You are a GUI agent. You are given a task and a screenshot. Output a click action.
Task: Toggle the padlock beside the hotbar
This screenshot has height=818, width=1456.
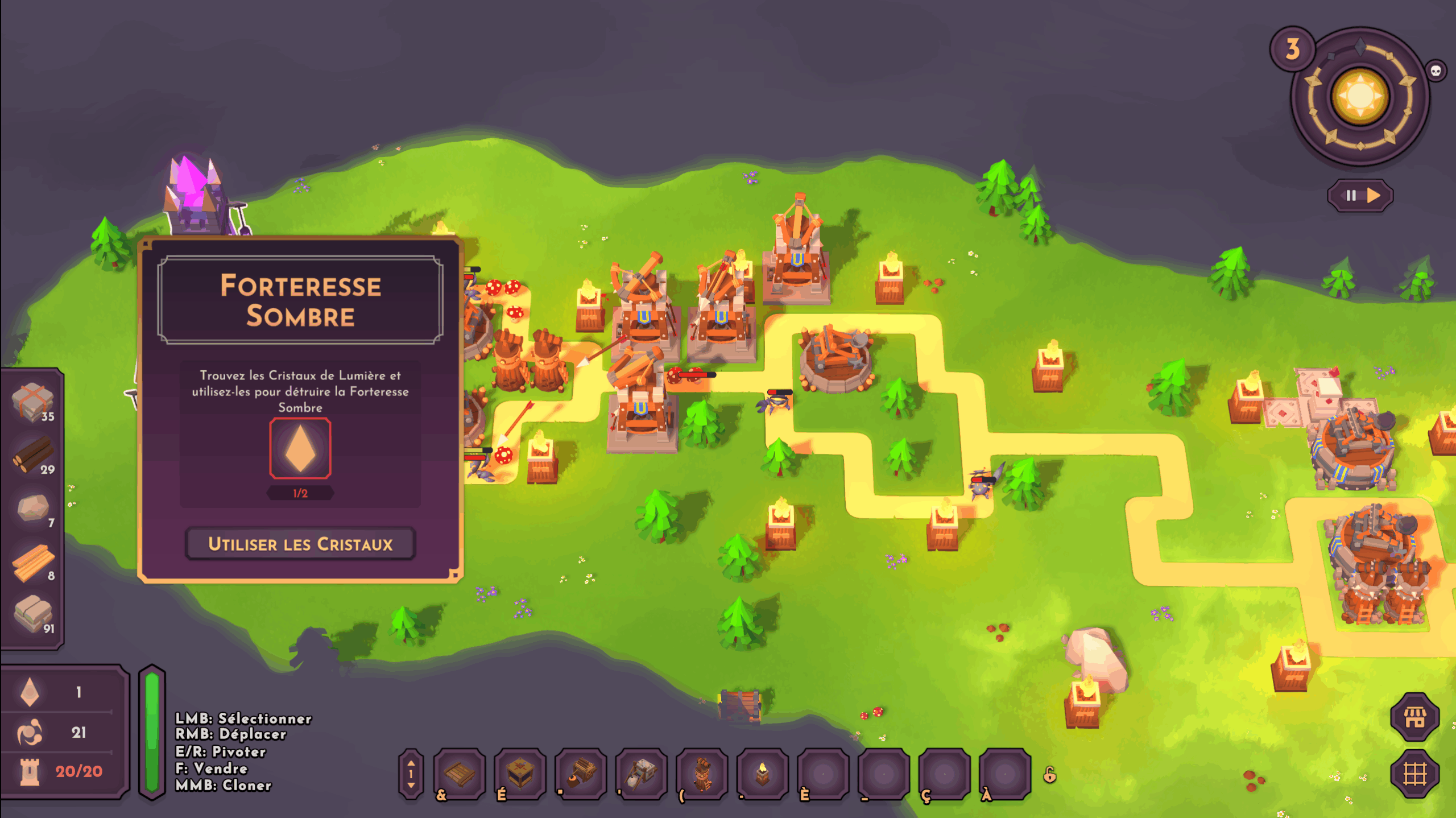[x=1050, y=775]
